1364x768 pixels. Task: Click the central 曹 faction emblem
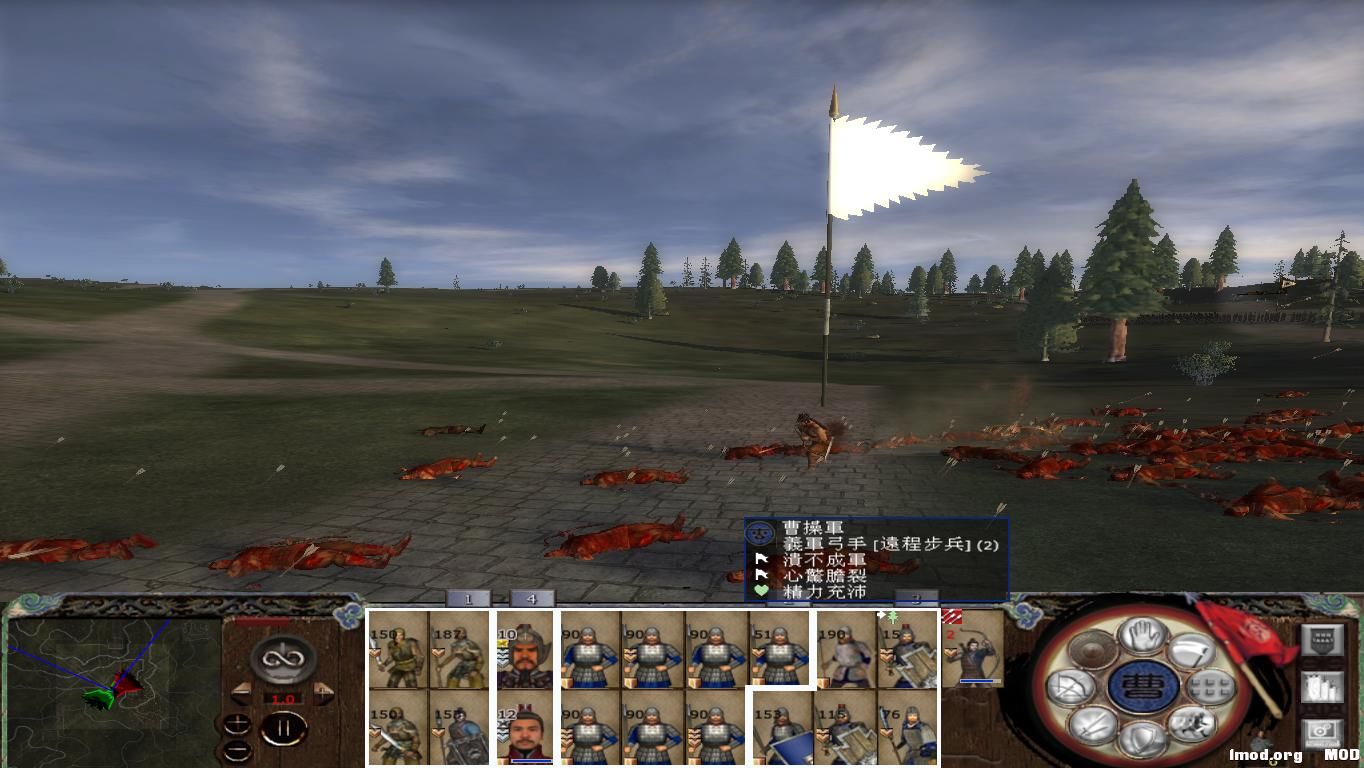point(1142,687)
